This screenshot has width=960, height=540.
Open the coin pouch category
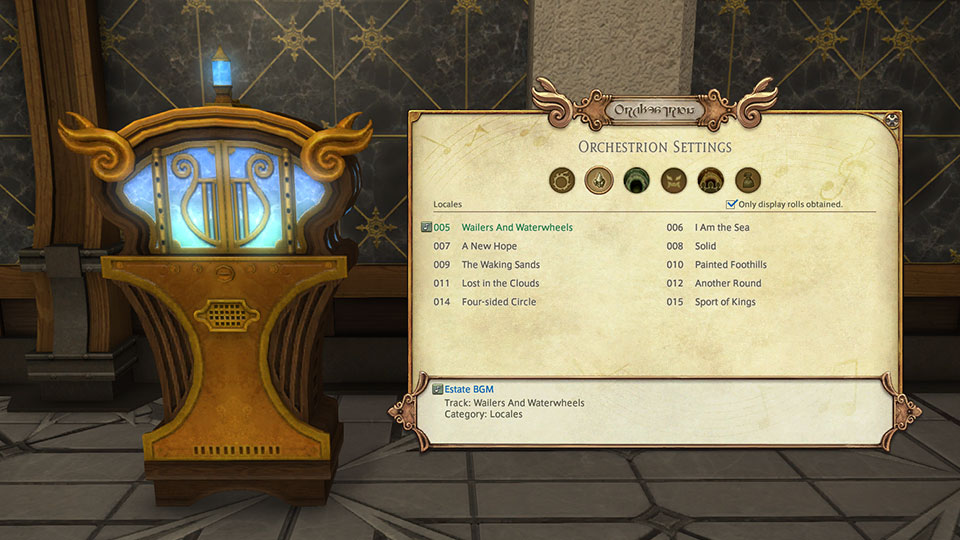[x=748, y=180]
